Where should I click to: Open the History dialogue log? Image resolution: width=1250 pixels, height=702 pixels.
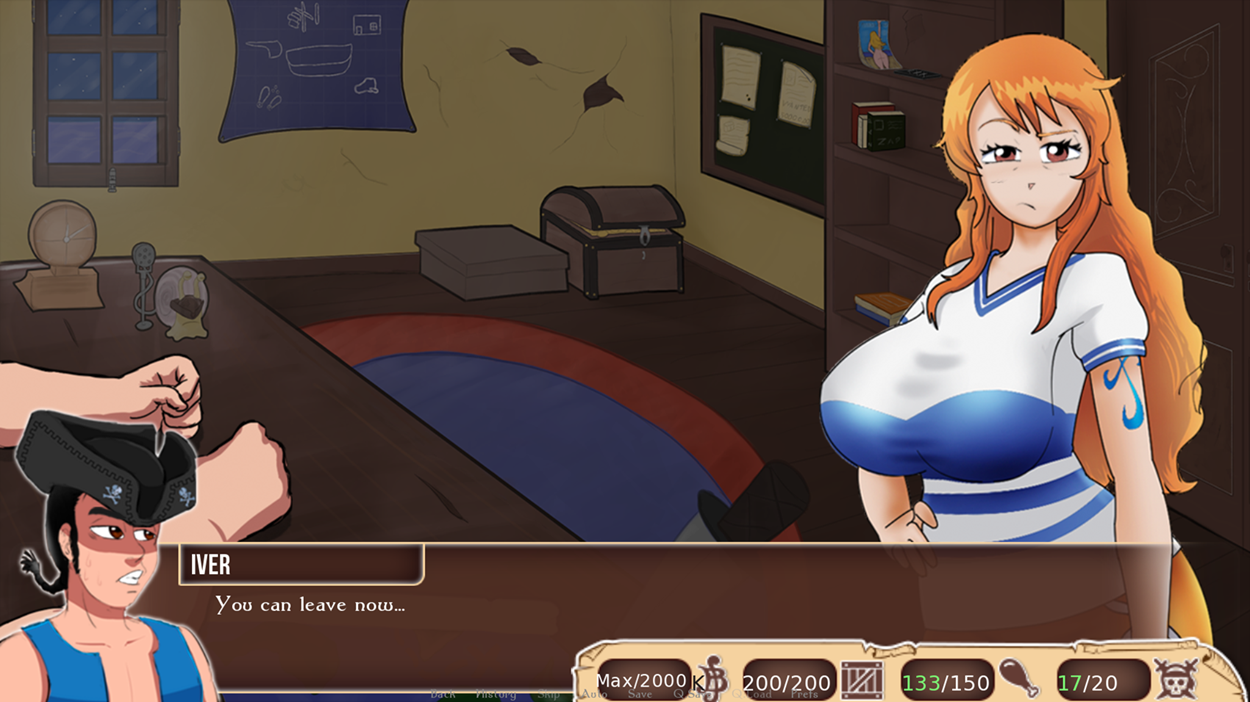pyautogui.click(x=495, y=694)
